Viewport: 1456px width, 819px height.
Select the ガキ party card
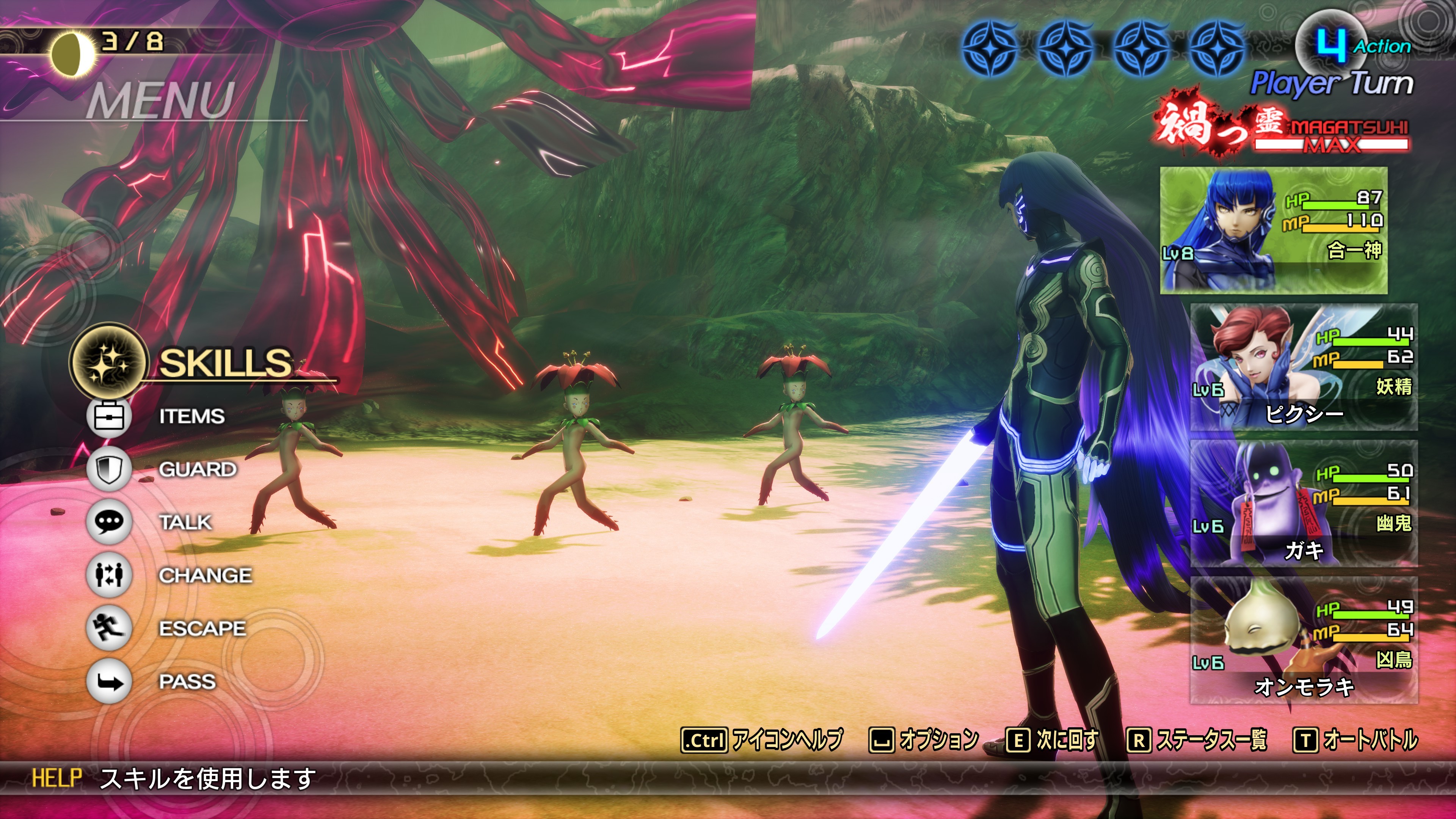(1304, 504)
